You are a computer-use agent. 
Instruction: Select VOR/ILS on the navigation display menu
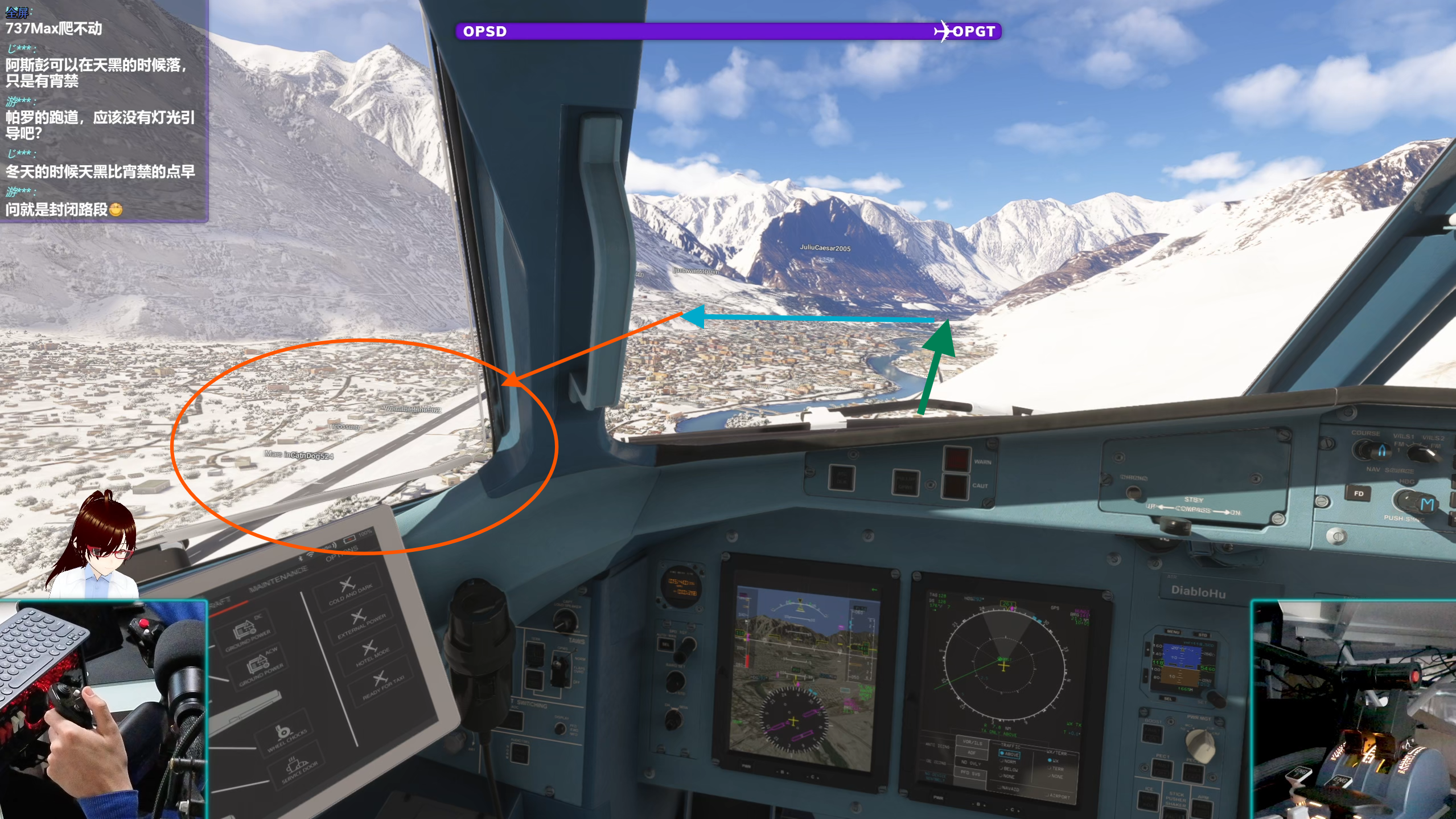(973, 742)
